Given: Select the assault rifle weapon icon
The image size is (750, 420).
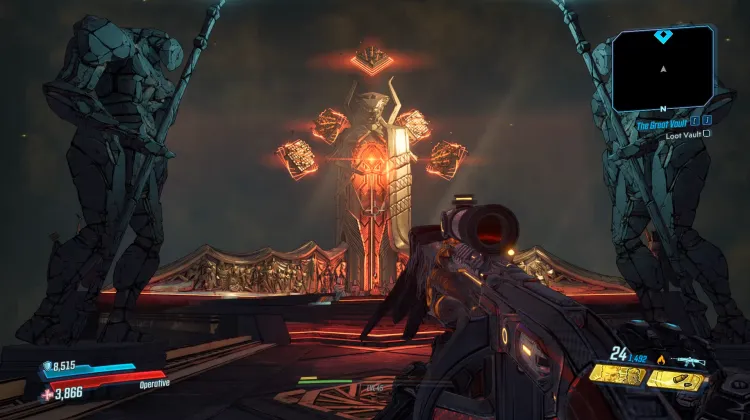Looking at the screenshot, I should [691, 361].
